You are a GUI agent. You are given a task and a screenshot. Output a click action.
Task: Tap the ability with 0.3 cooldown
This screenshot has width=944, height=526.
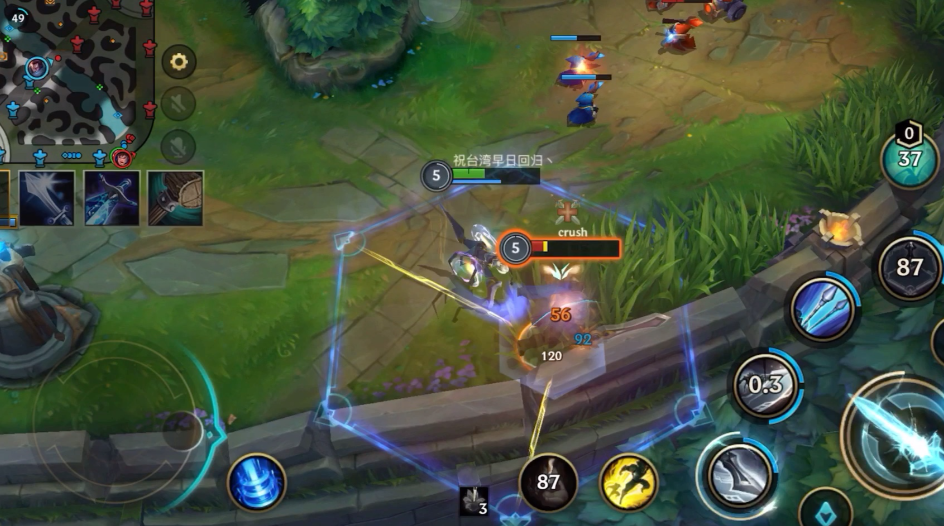click(x=765, y=385)
